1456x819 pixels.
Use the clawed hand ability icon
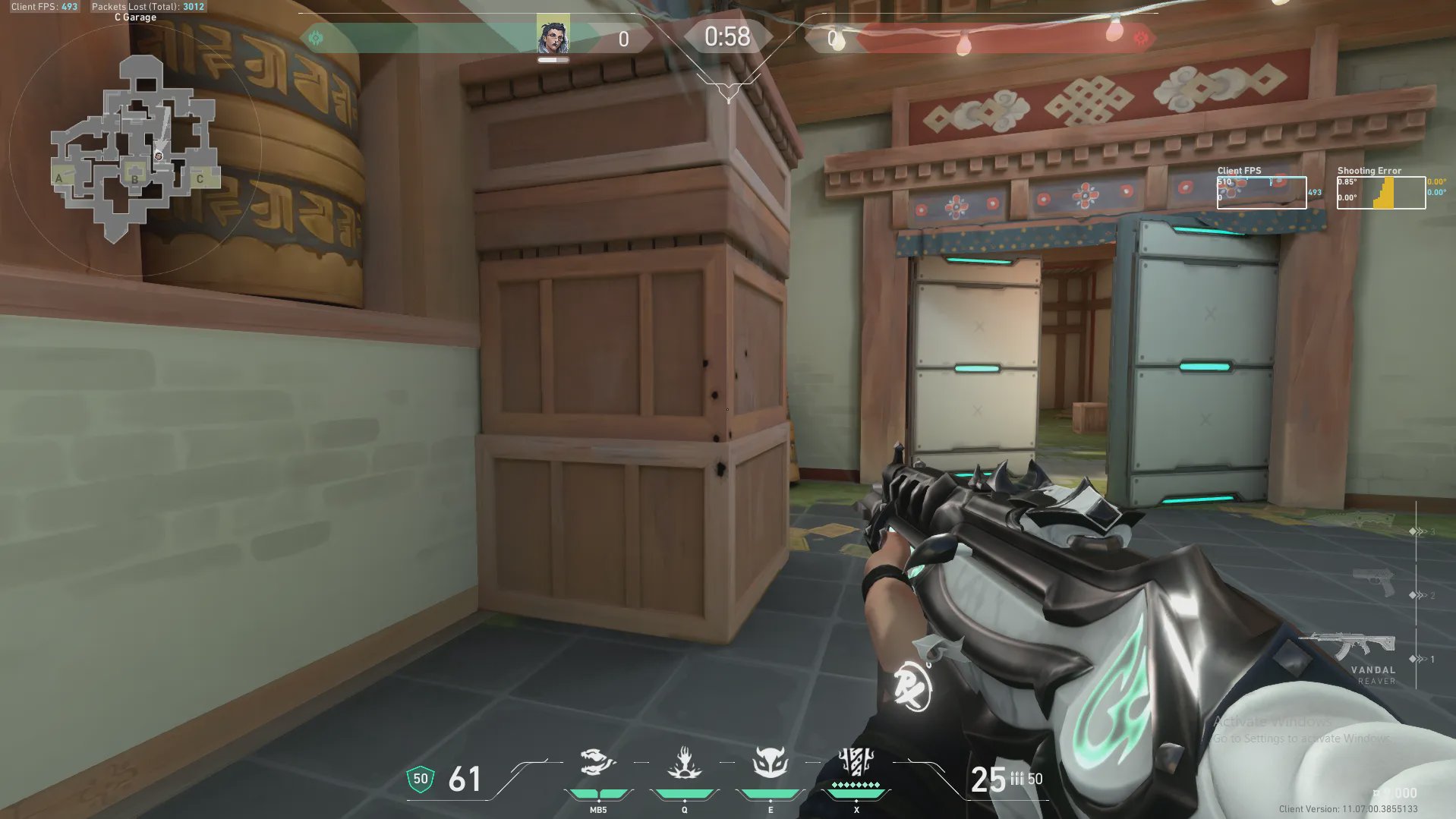[684, 763]
